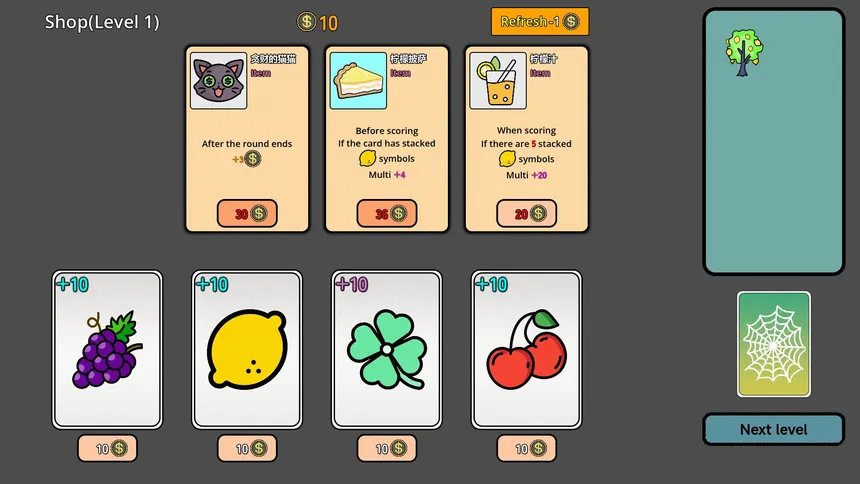Pick the four-leaf clover card
This screenshot has height=484, width=860.
[x=387, y=349]
